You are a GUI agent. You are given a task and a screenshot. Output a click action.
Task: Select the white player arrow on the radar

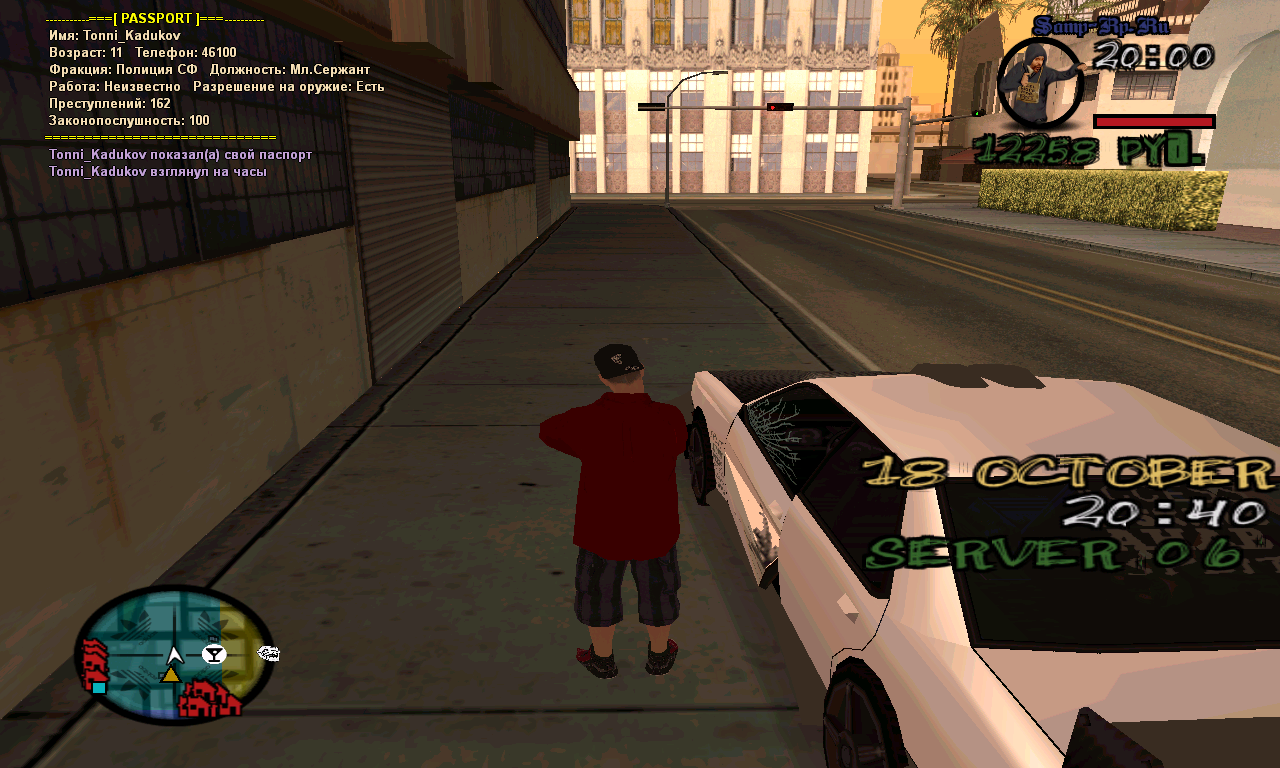point(175,655)
